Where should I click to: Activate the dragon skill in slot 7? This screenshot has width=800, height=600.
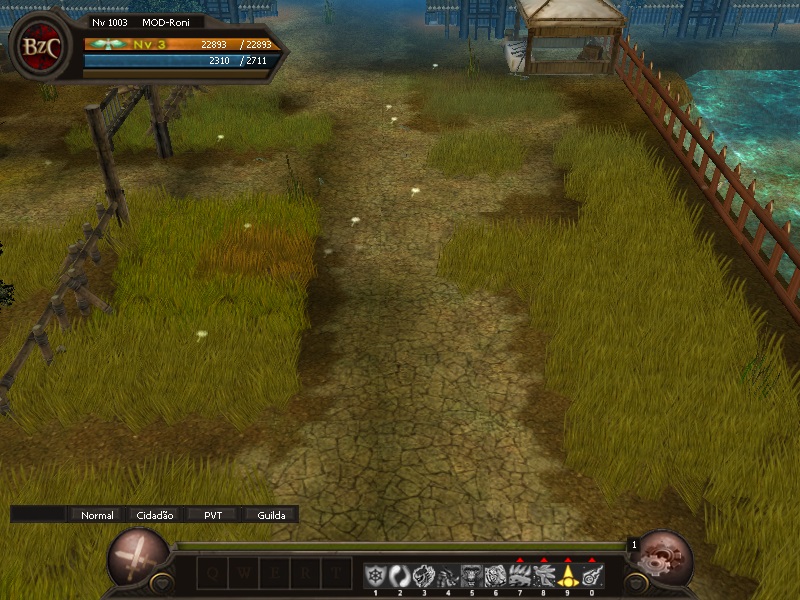pyautogui.click(x=519, y=575)
